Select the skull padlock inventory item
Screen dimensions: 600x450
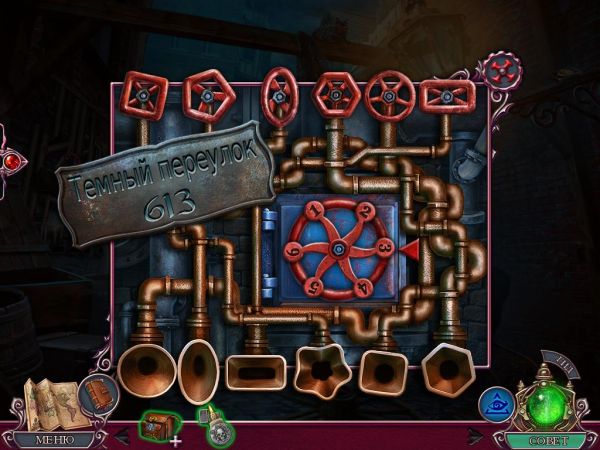click(217, 427)
